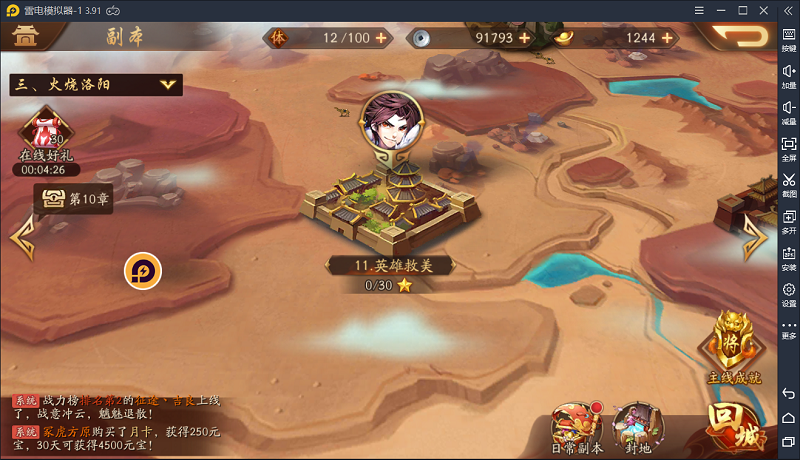Viewport: 800px width, 460px height.
Task: Go to the previous map page
Action: 20,239
